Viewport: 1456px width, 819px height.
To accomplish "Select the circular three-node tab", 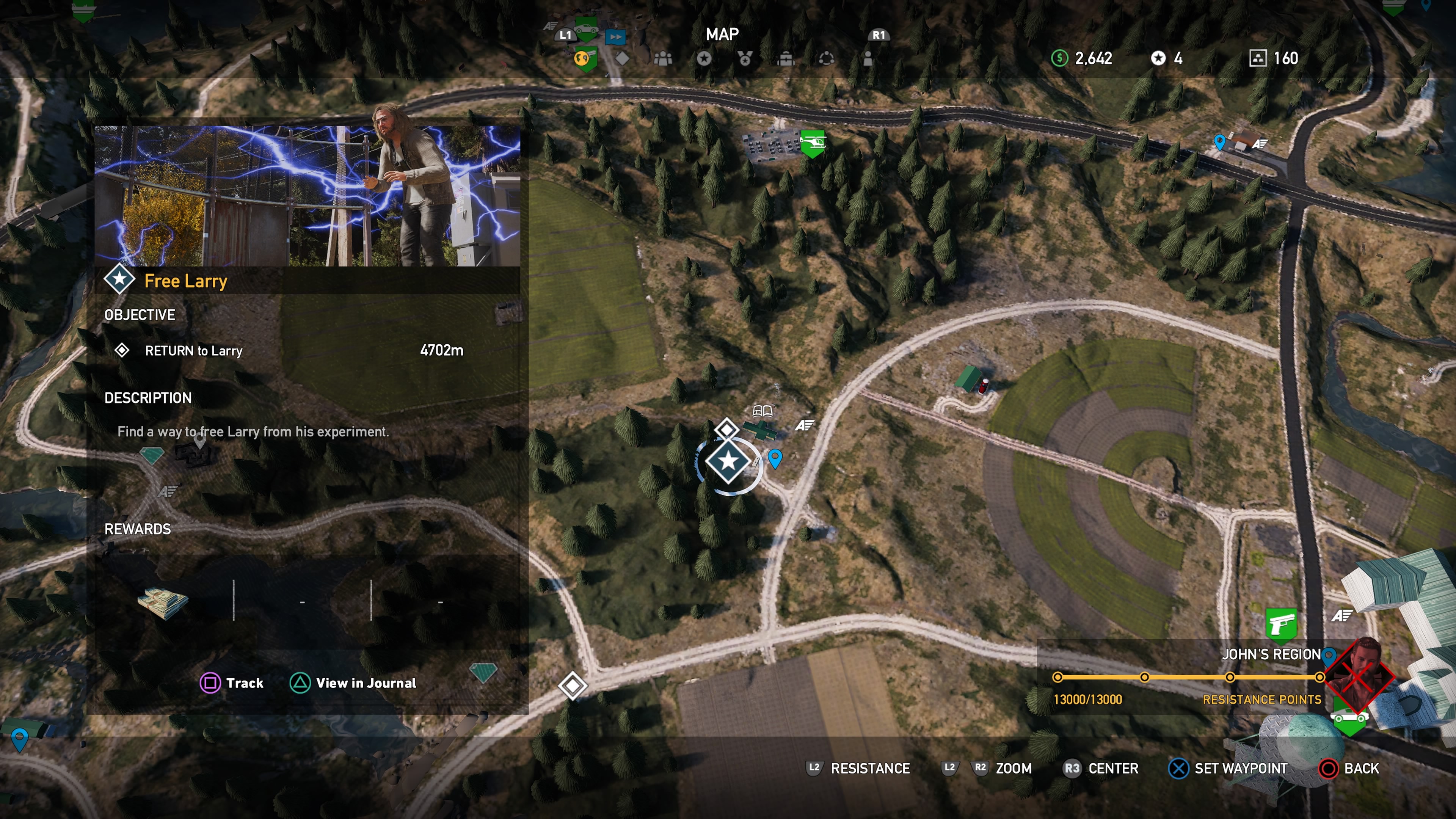I will point(826,58).
